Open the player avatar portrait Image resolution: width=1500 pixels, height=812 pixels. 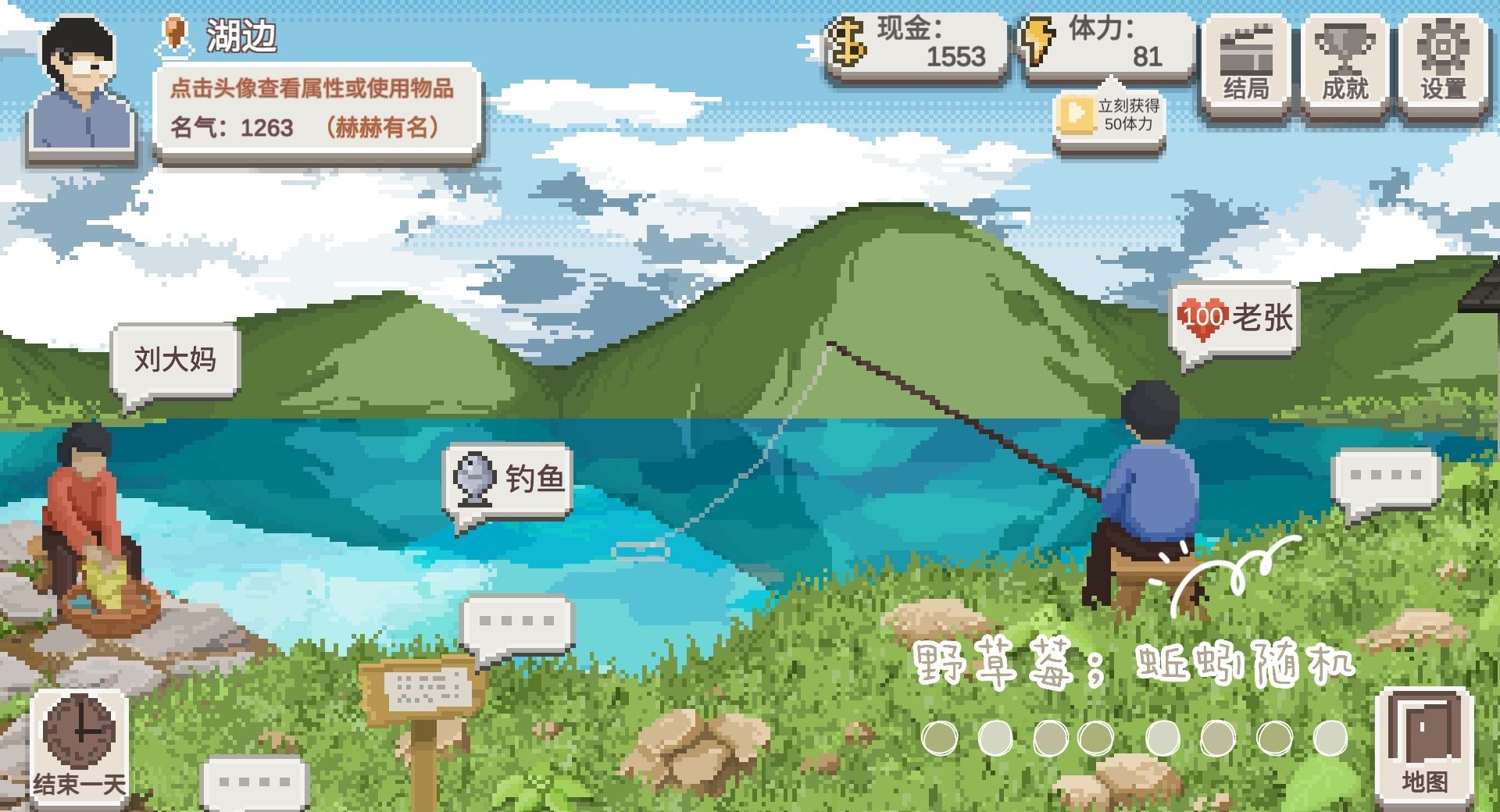click(x=78, y=82)
